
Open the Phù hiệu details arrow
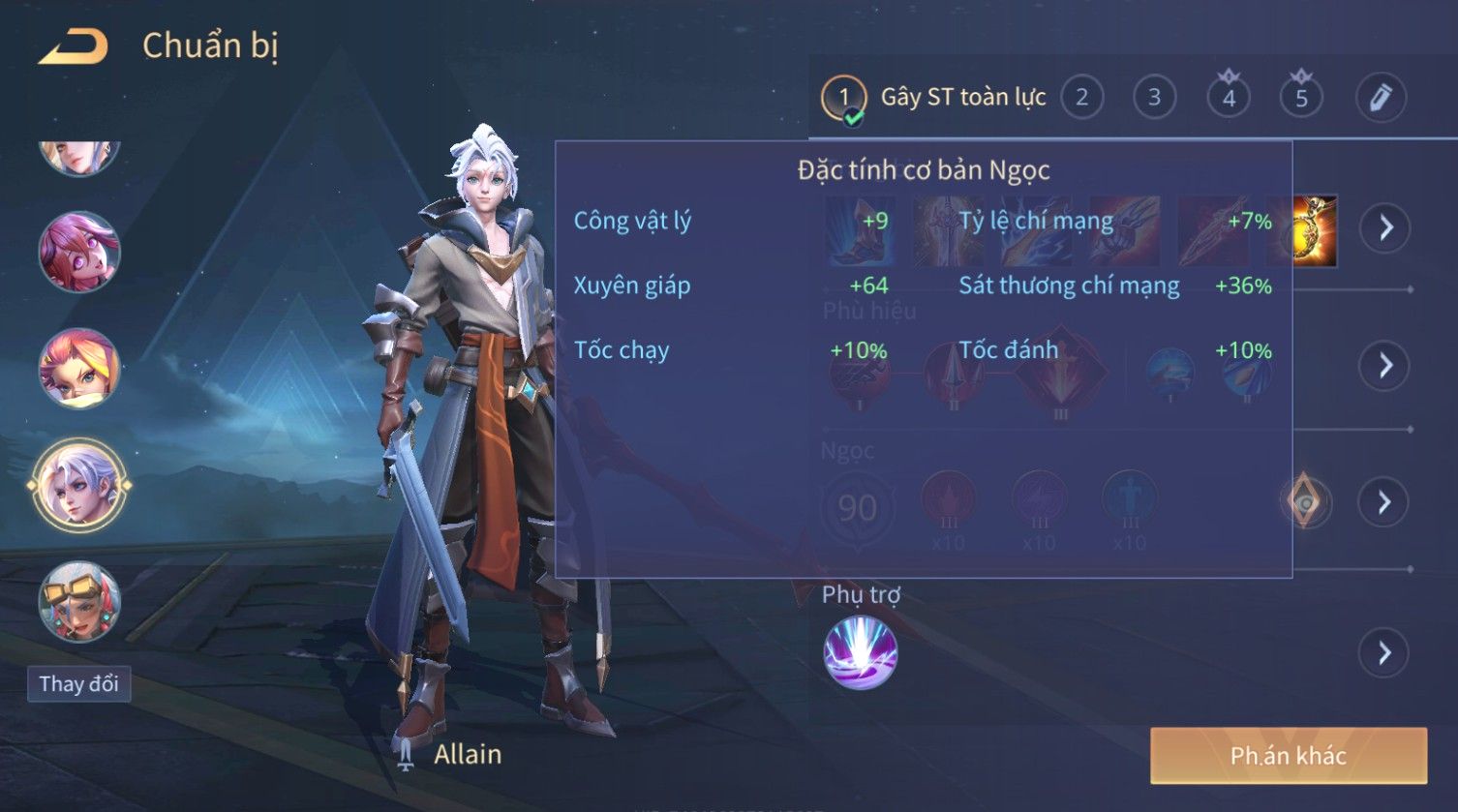[1385, 366]
